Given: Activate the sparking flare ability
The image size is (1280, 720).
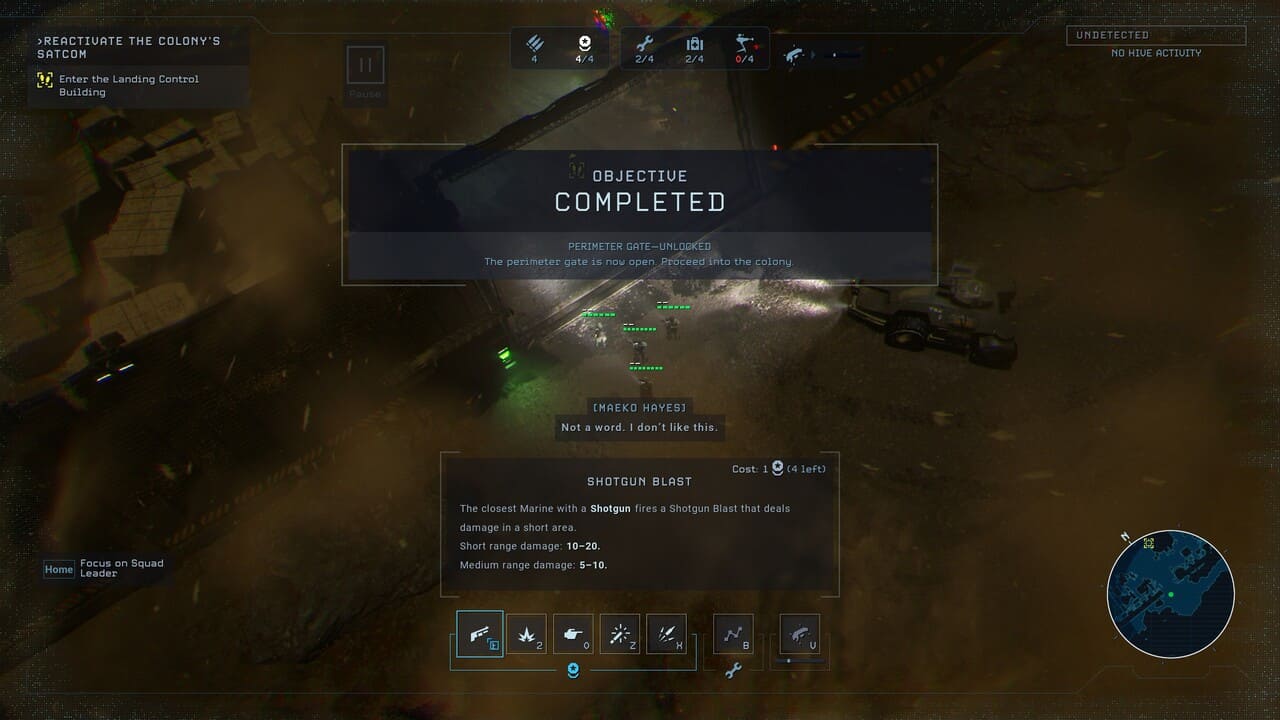Looking at the screenshot, I should 620,634.
